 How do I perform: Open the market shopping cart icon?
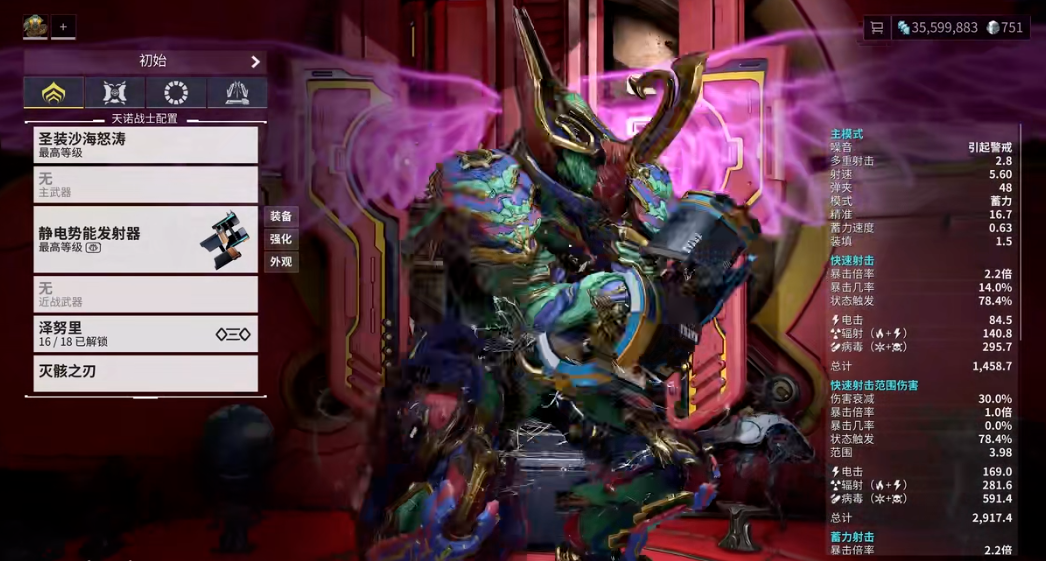point(877,28)
